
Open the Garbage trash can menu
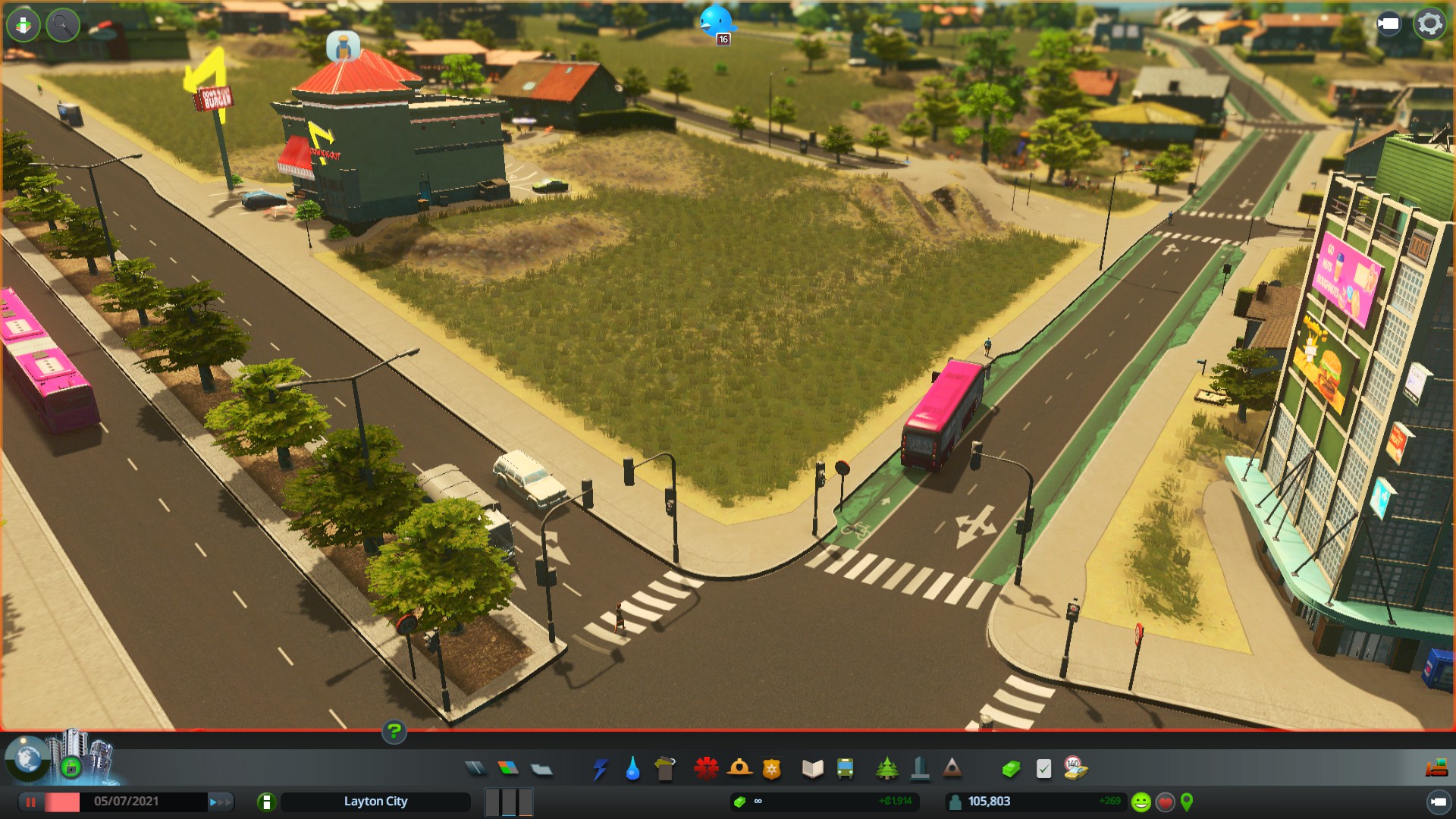point(665,769)
